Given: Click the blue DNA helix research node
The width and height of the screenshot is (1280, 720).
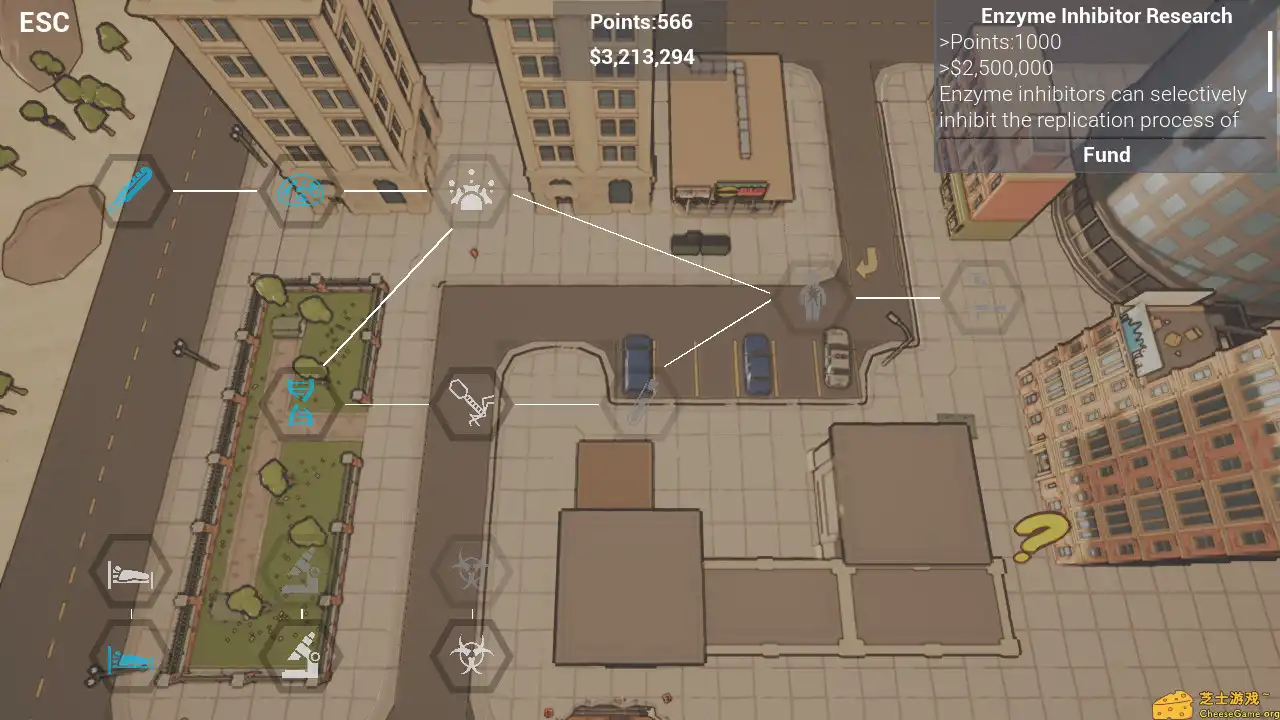Looking at the screenshot, I should pyautogui.click(x=300, y=402).
